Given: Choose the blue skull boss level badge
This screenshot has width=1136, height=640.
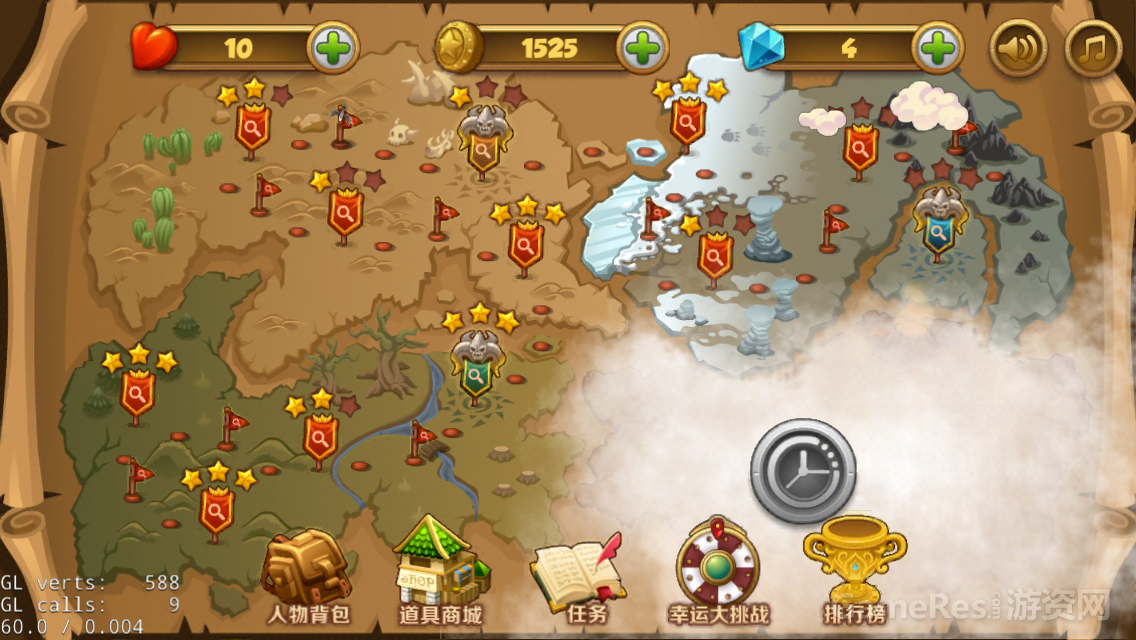Looking at the screenshot, I should (937, 226).
